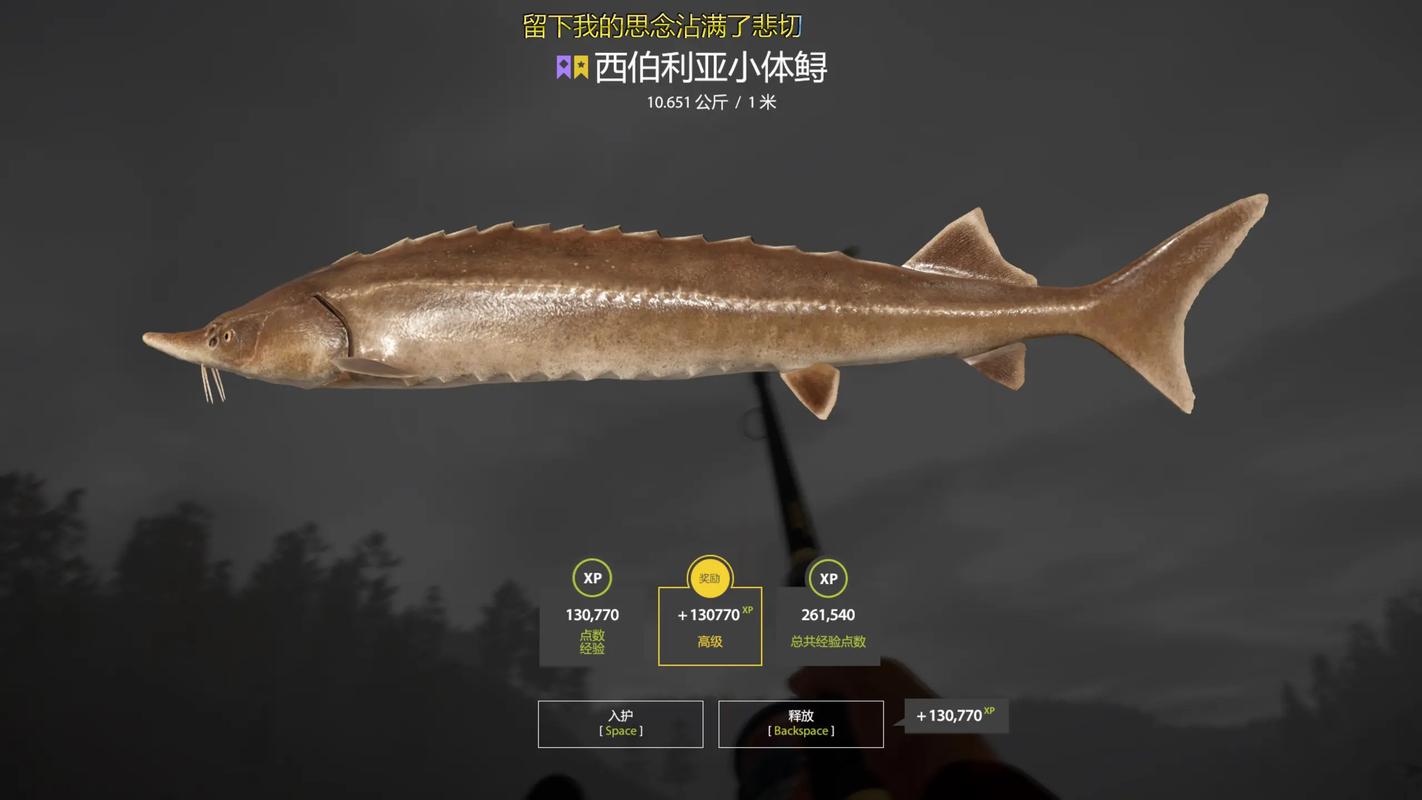
Task: Release the fish with the 释放 button
Action: click(800, 723)
